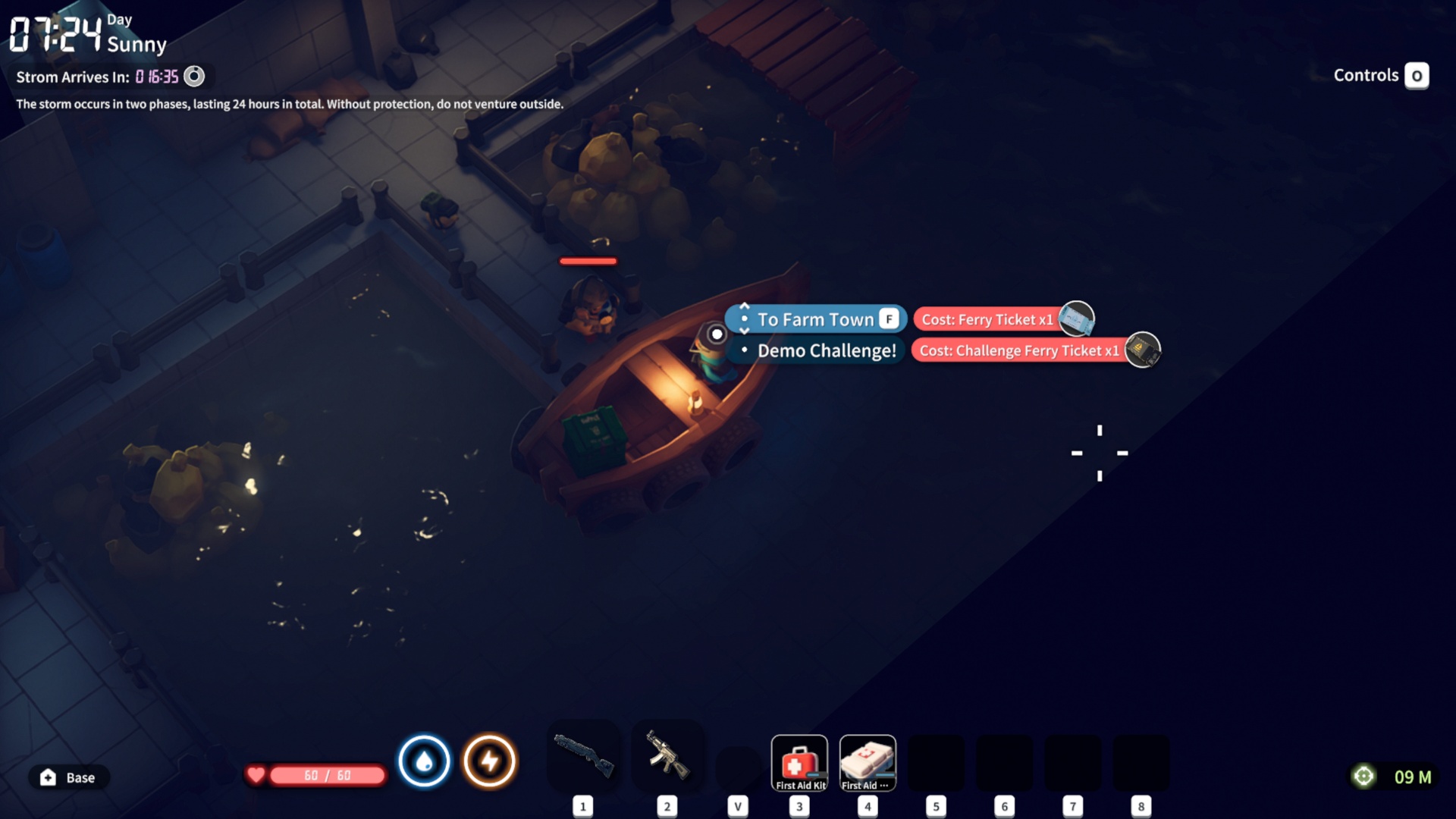Select the white First Aid box
Image resolution: width=1456 pixels, height=819 pixels.
coord(868,762)
